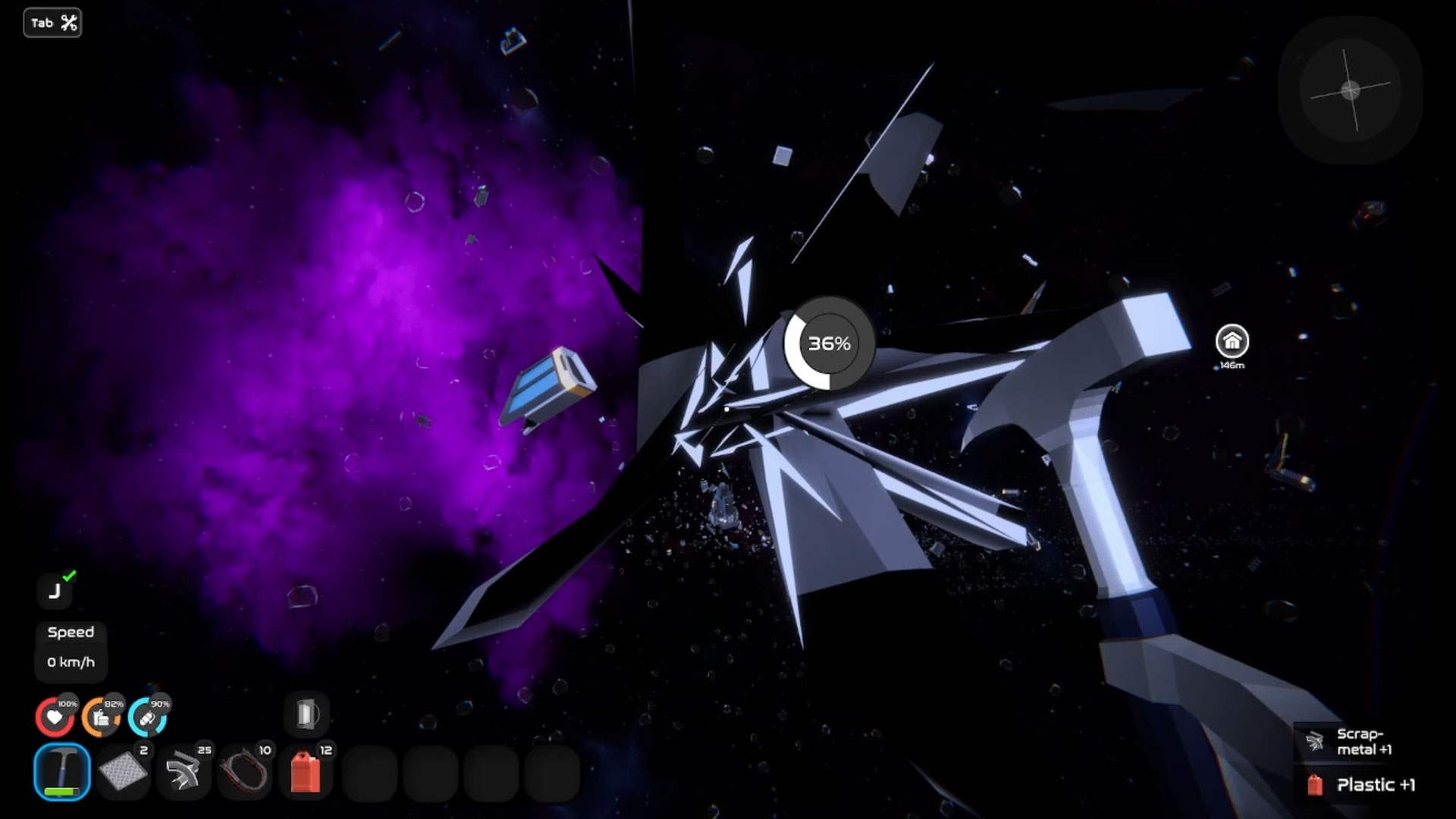Click the compass radar in the corner
Viewport: 1456px width, 819px height.
1351,91
